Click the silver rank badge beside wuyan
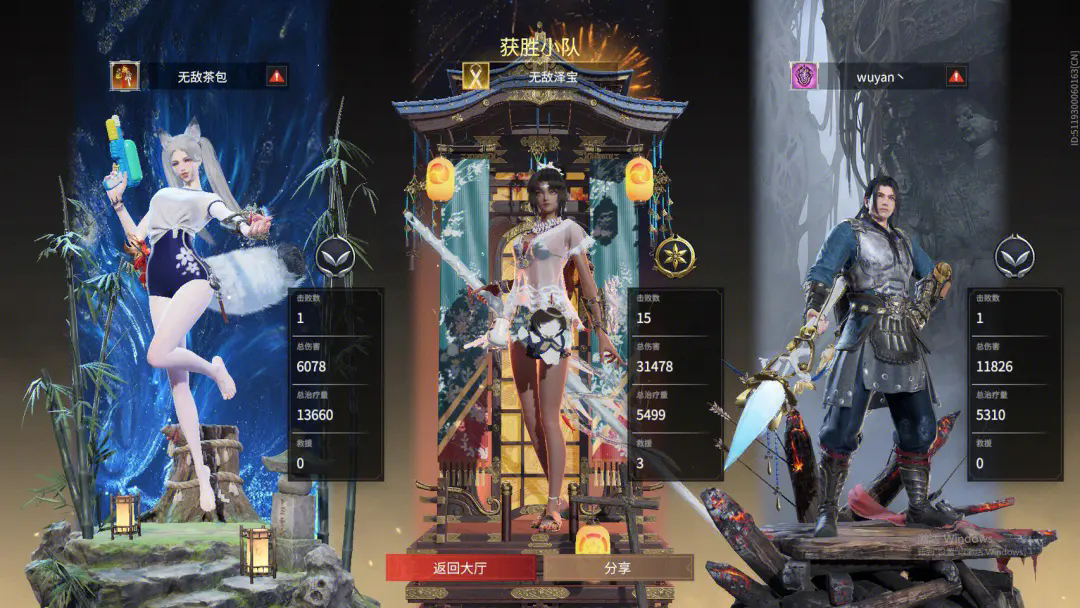 pos(1014,257)
